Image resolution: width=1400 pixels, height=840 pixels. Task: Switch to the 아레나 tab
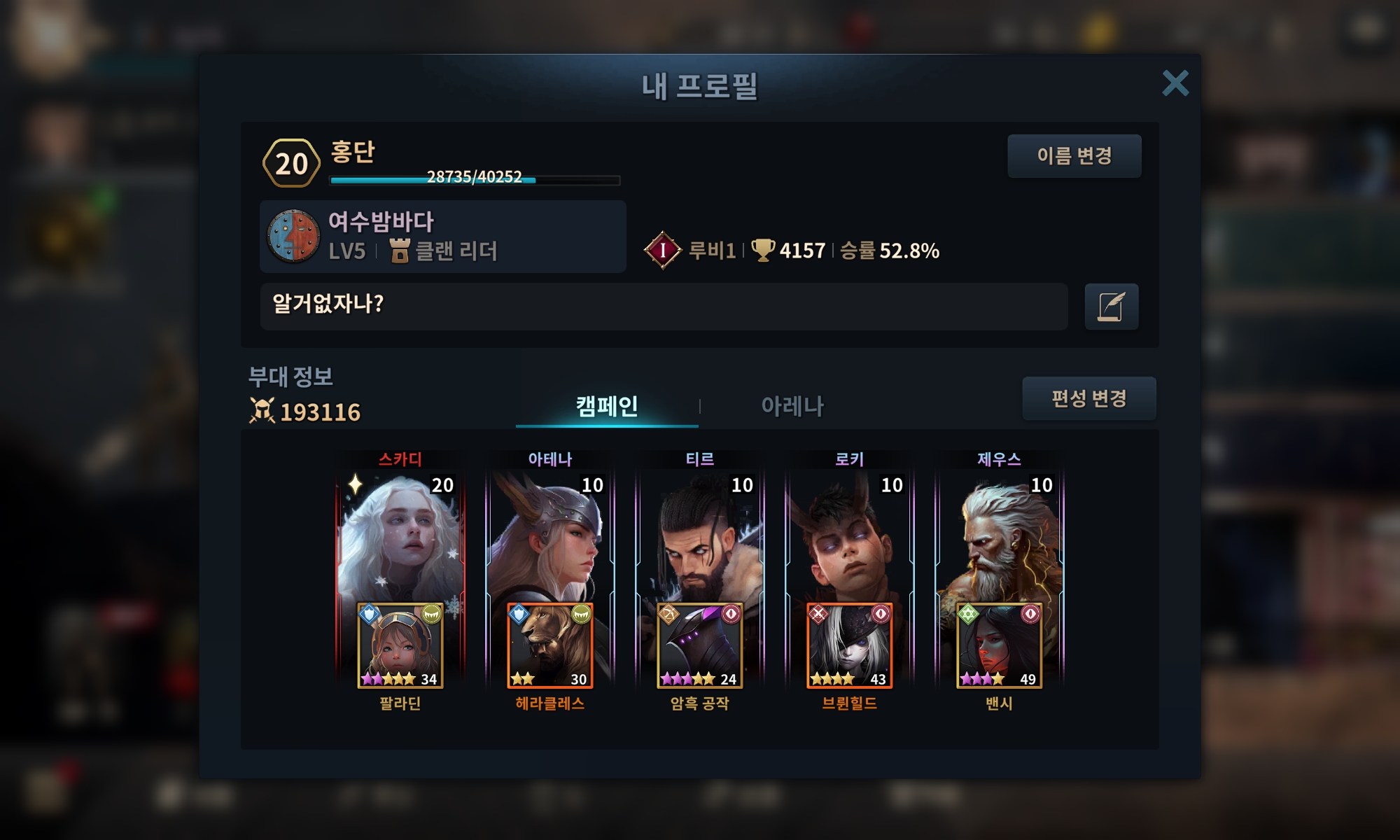(792, 406)
